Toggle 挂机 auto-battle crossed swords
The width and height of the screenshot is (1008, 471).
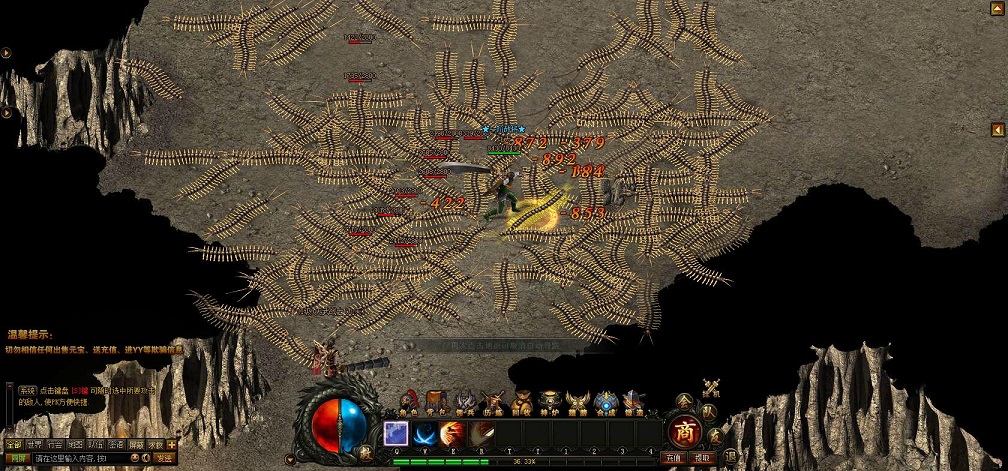712,387
